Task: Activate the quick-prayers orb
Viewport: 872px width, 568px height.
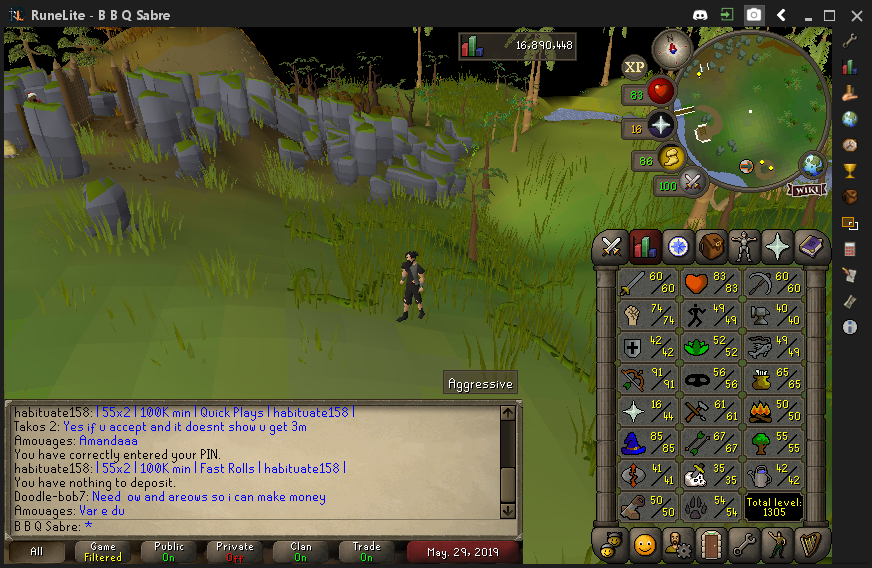Action: (x=660, y=125)
